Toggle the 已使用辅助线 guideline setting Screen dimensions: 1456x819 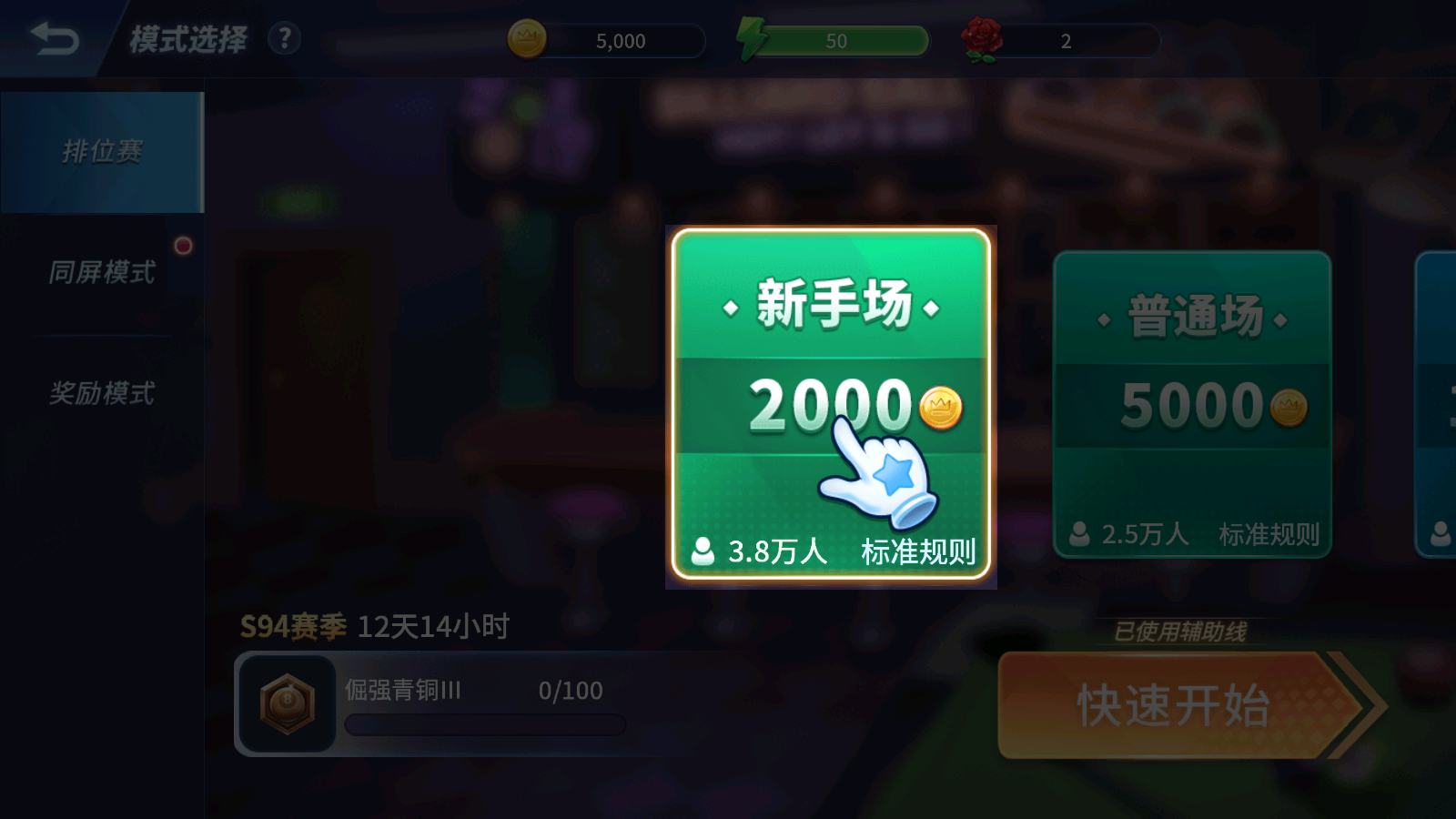pyautogui.click(x=1180, y=629)
